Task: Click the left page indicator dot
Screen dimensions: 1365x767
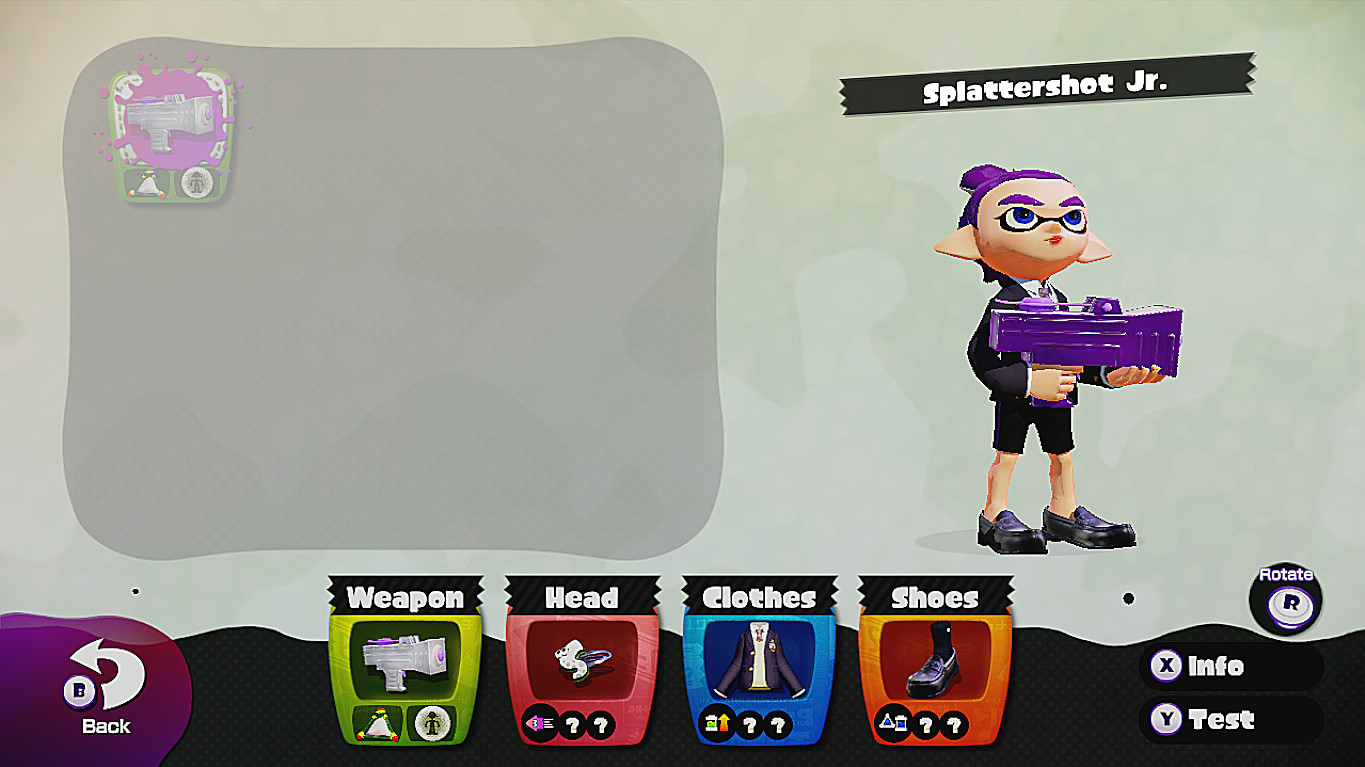Action: [135, 592]
